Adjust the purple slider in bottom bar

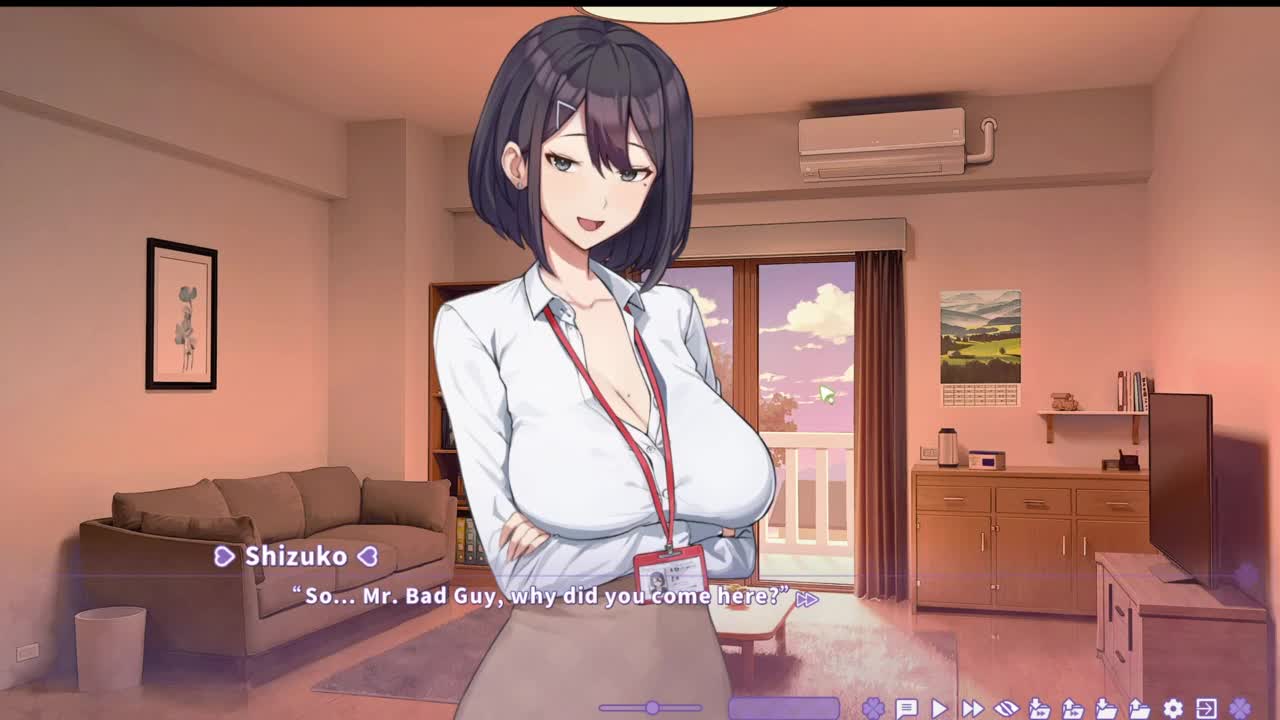[x=651, y=708]
